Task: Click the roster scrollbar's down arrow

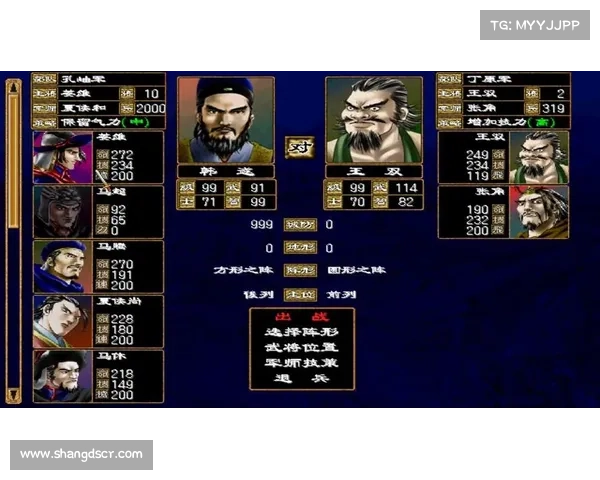Action: pyautogui.click(x=13, y=395)
